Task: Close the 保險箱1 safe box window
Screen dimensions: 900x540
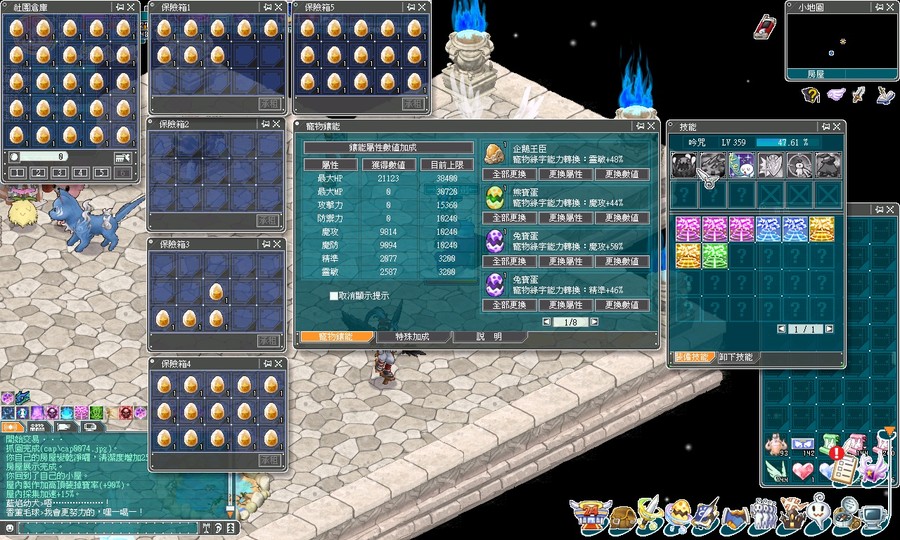Action: coord(277,6)
